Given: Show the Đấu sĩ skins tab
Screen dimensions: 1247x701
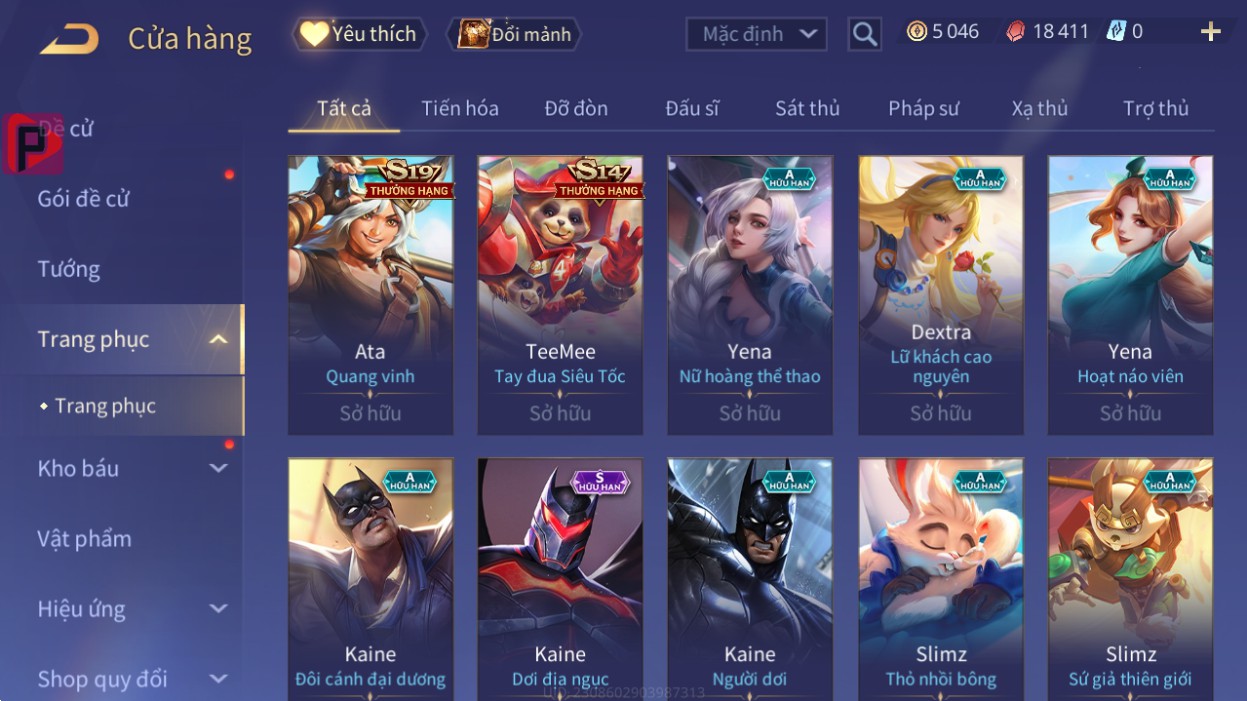Looking at the screenshot, I should 692,108.
